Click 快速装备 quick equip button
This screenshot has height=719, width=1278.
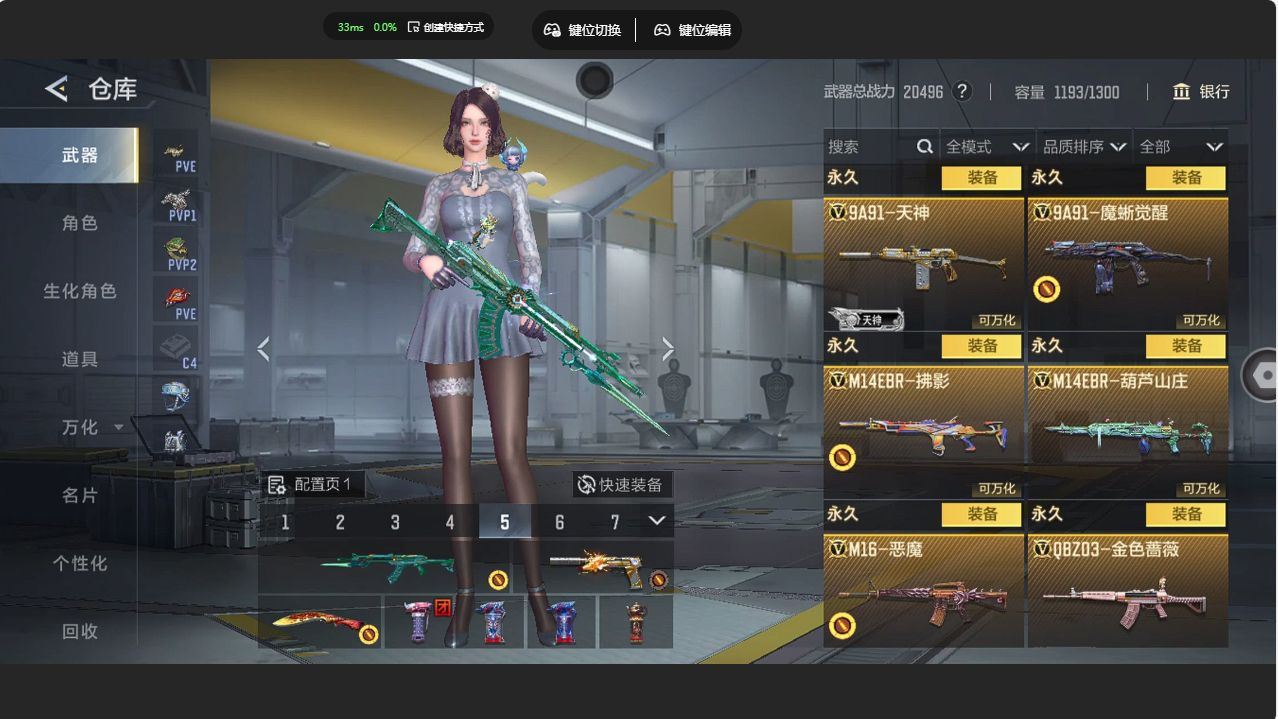click(x=621, y=485)
